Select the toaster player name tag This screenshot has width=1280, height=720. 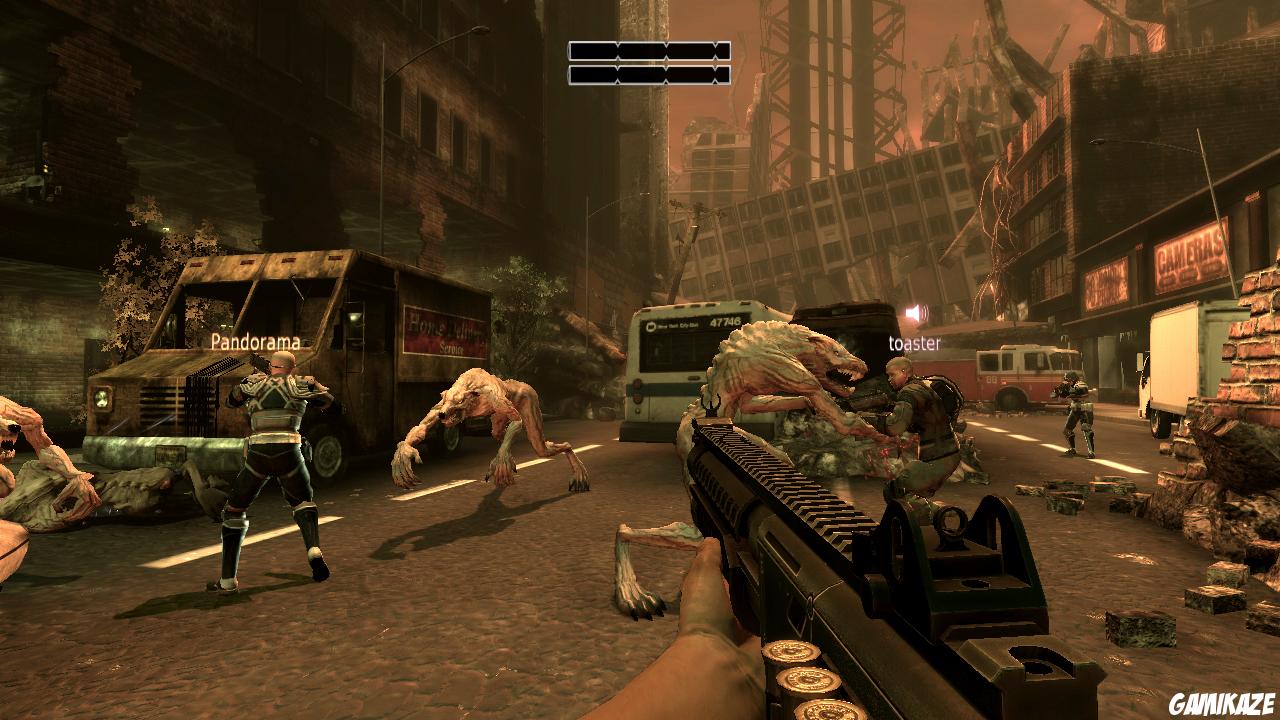(x=914, y=344)
